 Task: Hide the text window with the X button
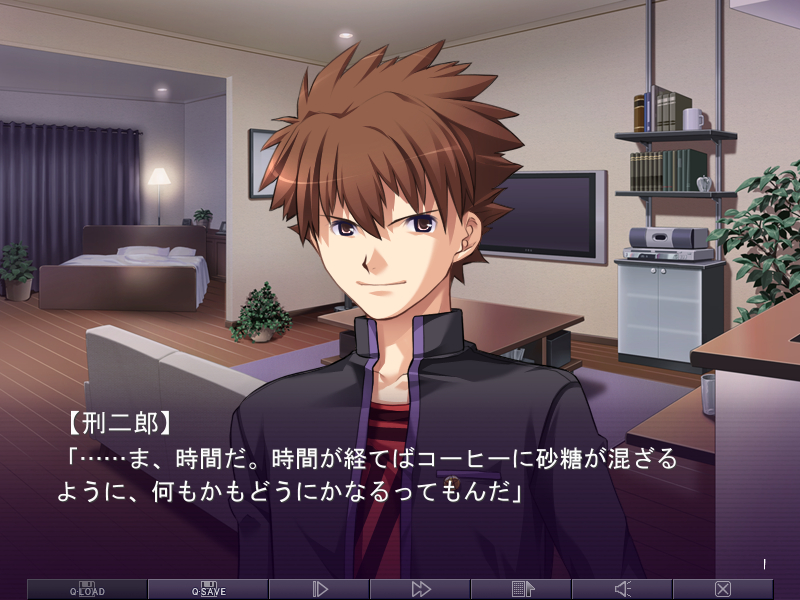723,589
